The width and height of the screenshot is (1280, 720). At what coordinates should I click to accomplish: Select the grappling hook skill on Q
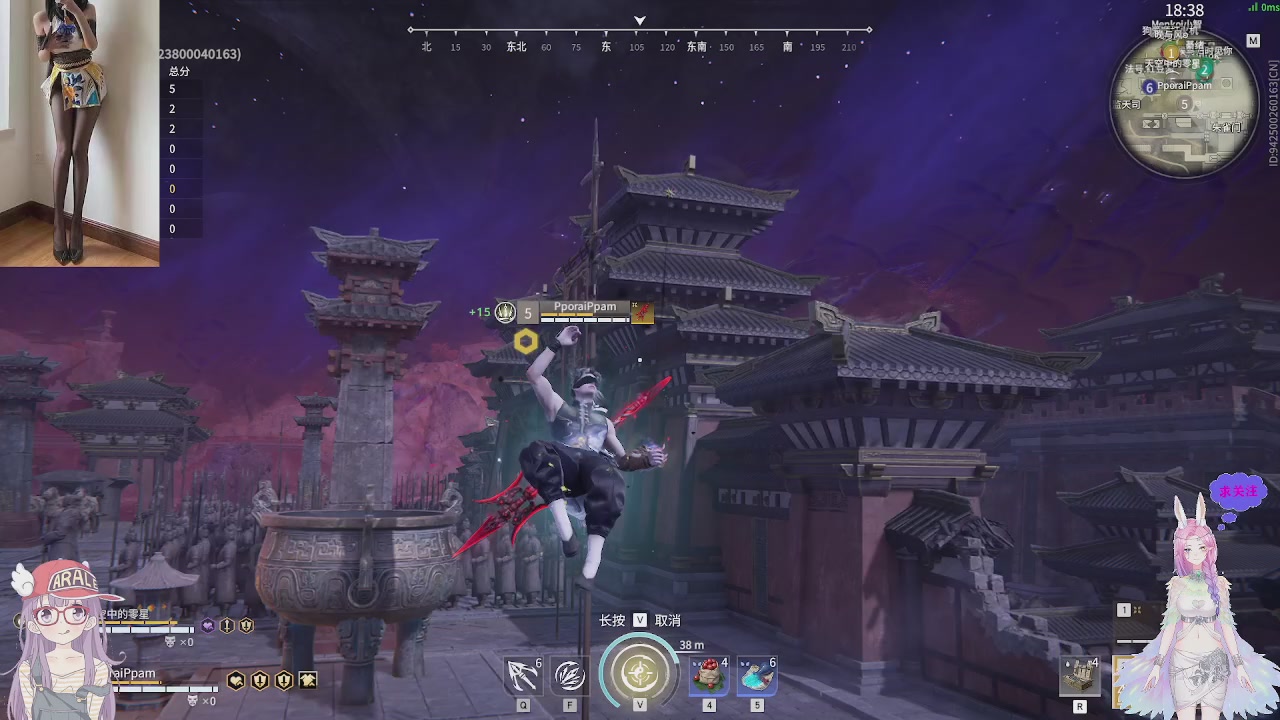tap(522, 672)
